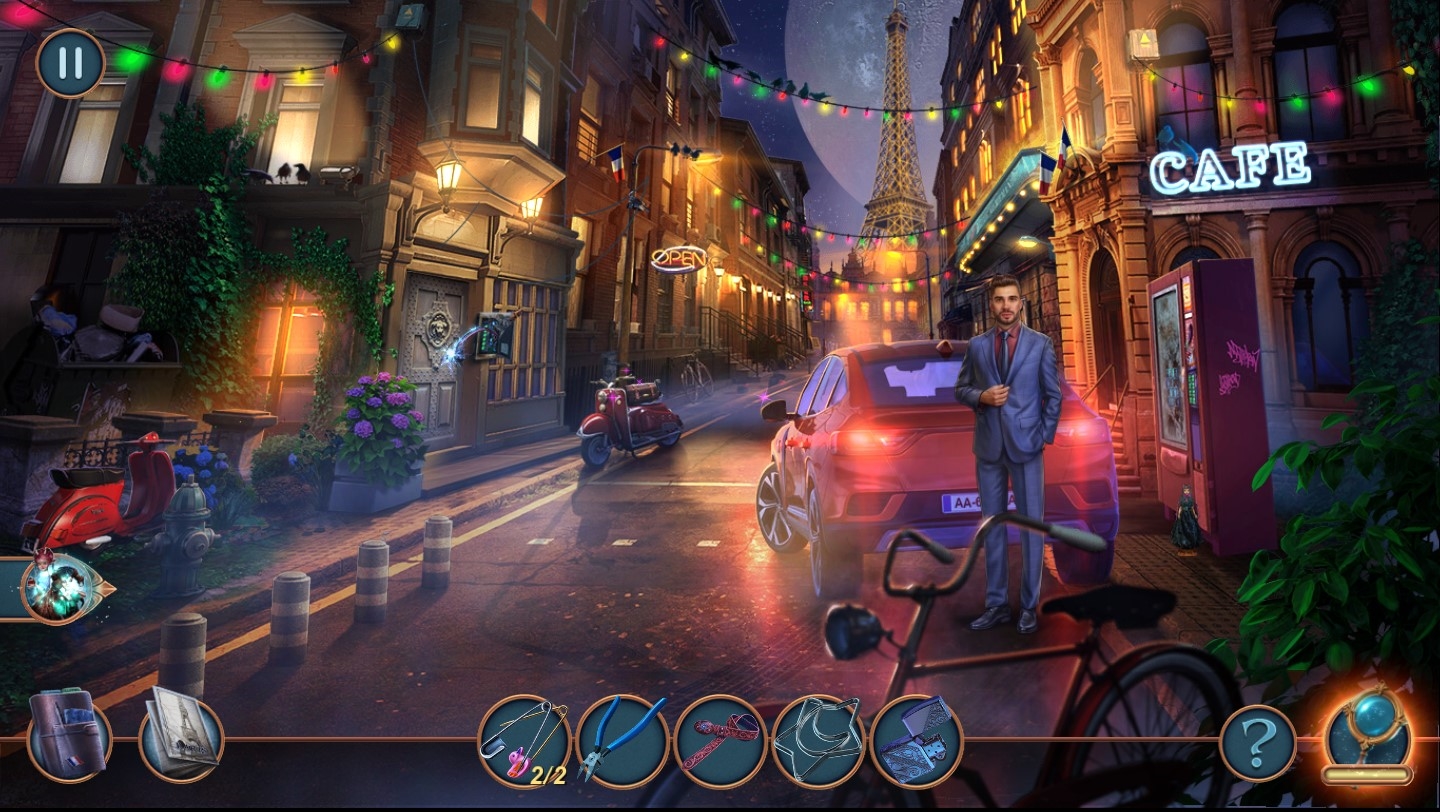This screenshot has width=1440, height=812.
Task: Choose the red patterned ribbon item
Action: tap(720, 741)
